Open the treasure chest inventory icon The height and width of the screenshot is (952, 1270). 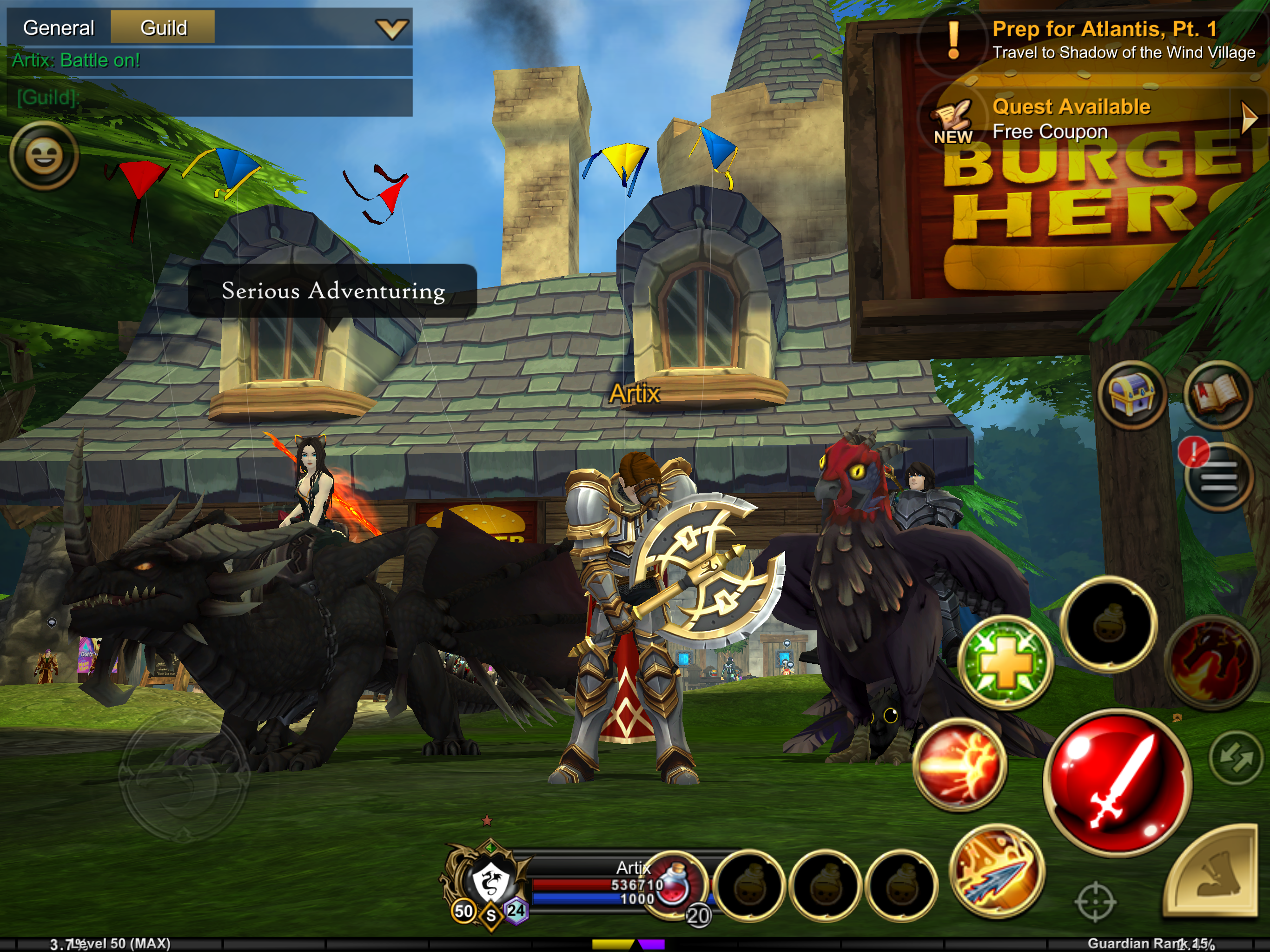click(1131, 396)
